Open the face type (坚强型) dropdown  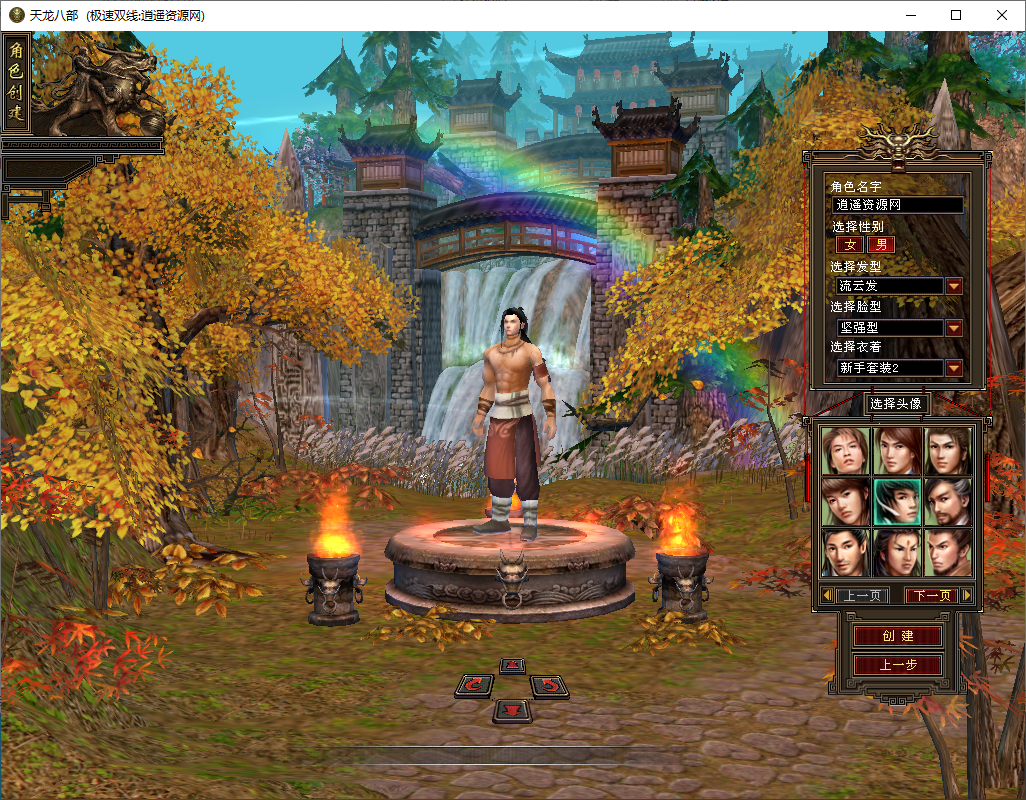[954, 328]
